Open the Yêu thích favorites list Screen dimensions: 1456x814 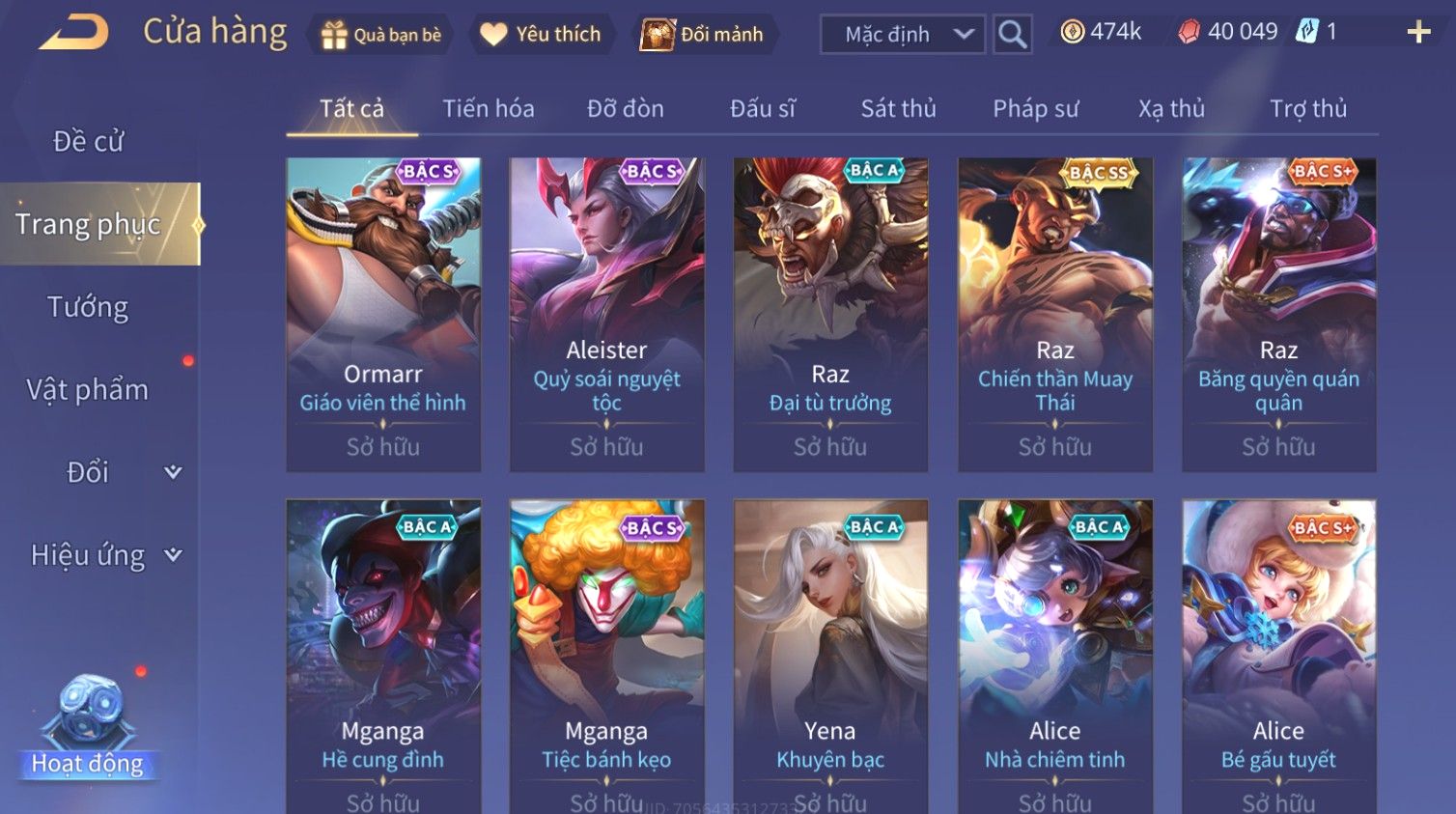[541, 35]
